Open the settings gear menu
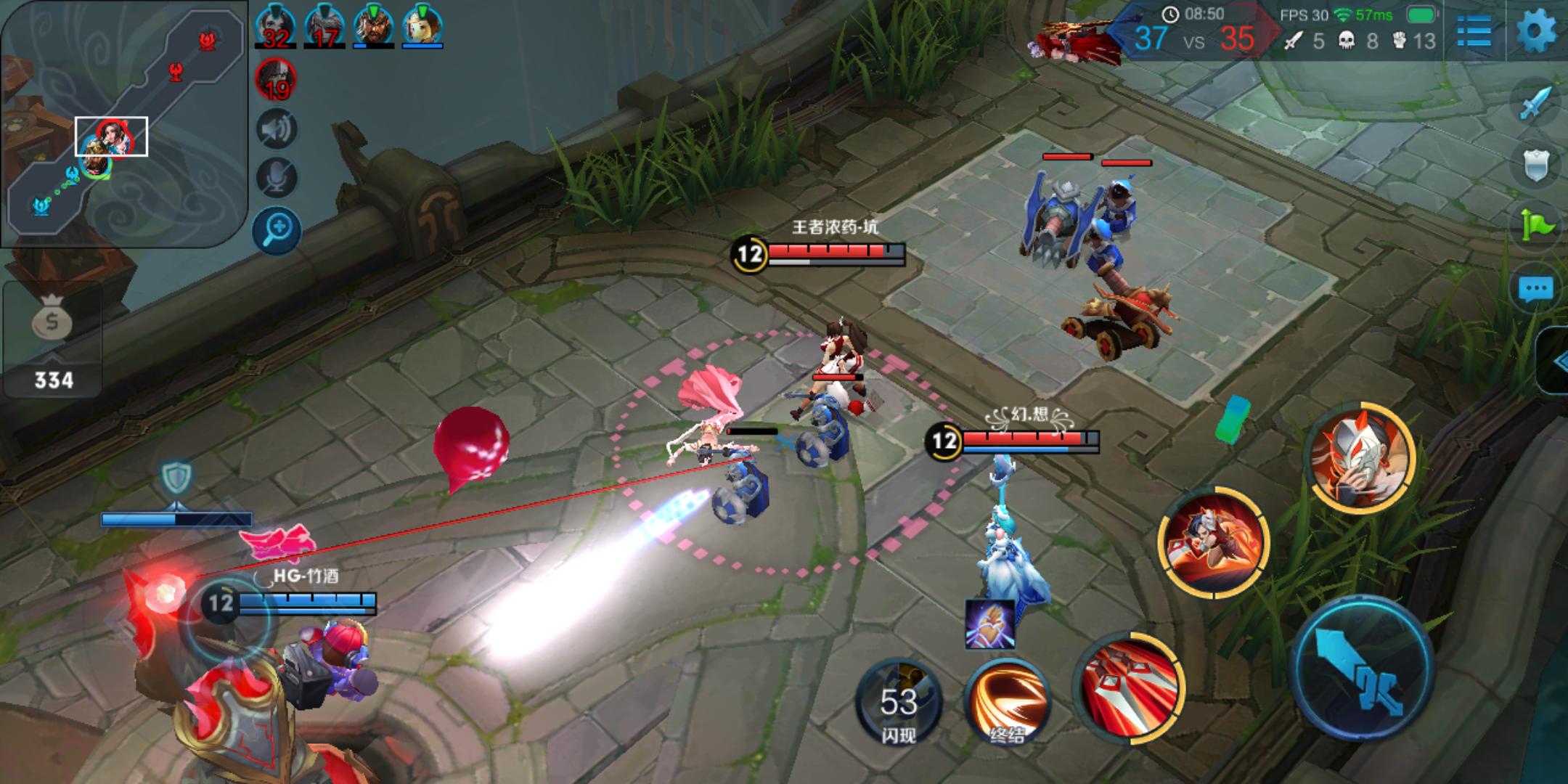 1536,31
